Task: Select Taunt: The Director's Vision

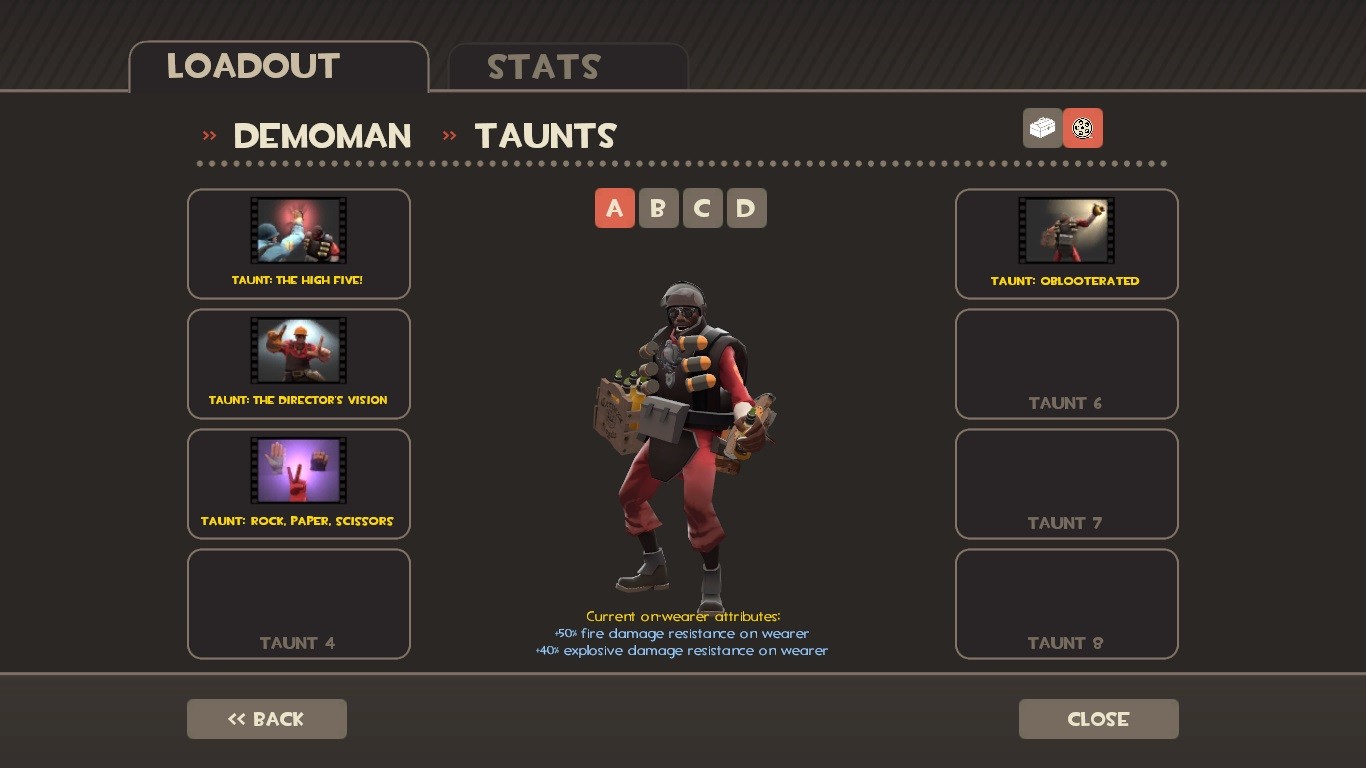Action: pos(298,363)
